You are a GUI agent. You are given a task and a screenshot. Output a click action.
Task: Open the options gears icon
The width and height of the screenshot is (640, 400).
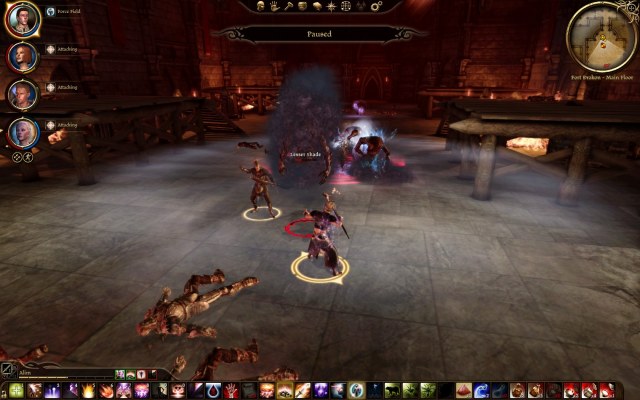pyautogui.click(x=374, y=6)
